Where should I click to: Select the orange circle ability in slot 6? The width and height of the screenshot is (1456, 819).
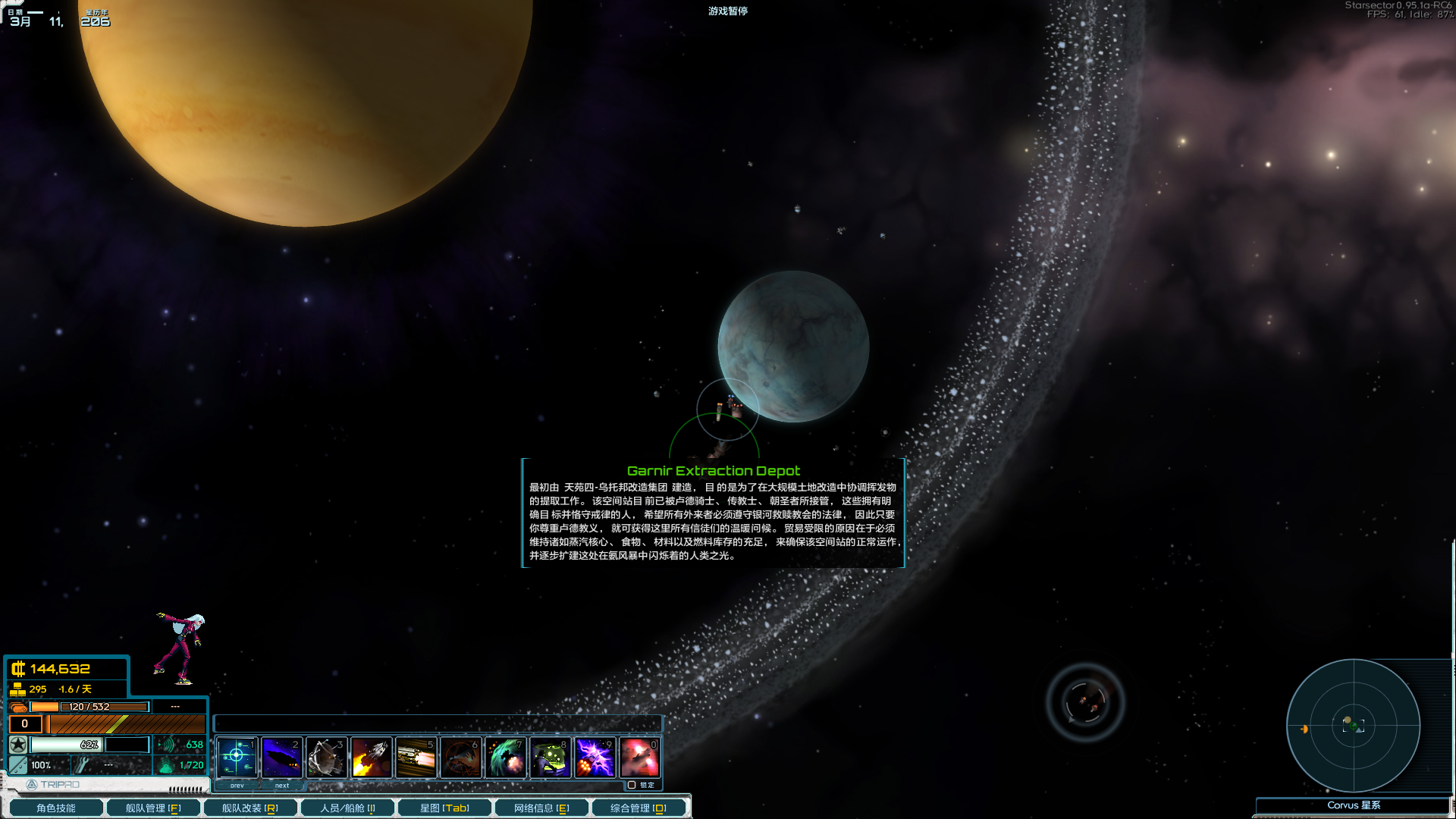(460, 757)
